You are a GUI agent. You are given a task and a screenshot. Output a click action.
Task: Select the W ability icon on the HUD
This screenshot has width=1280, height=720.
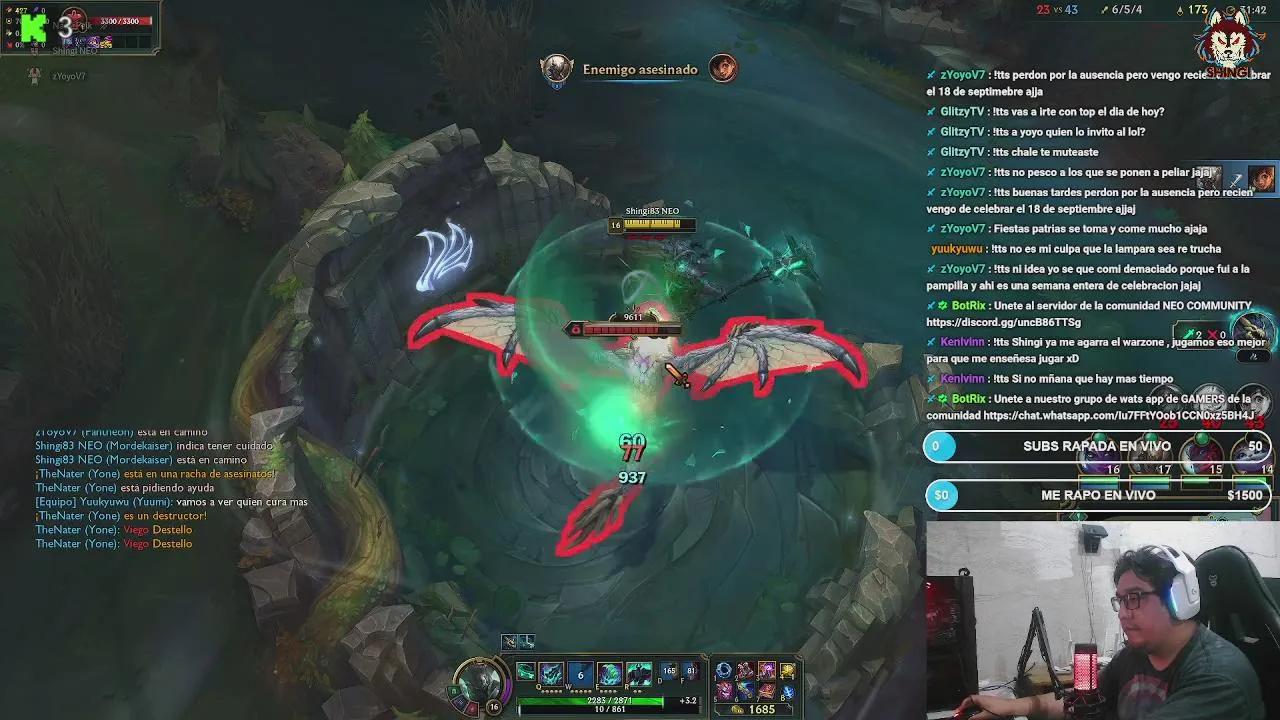point(578,673)
